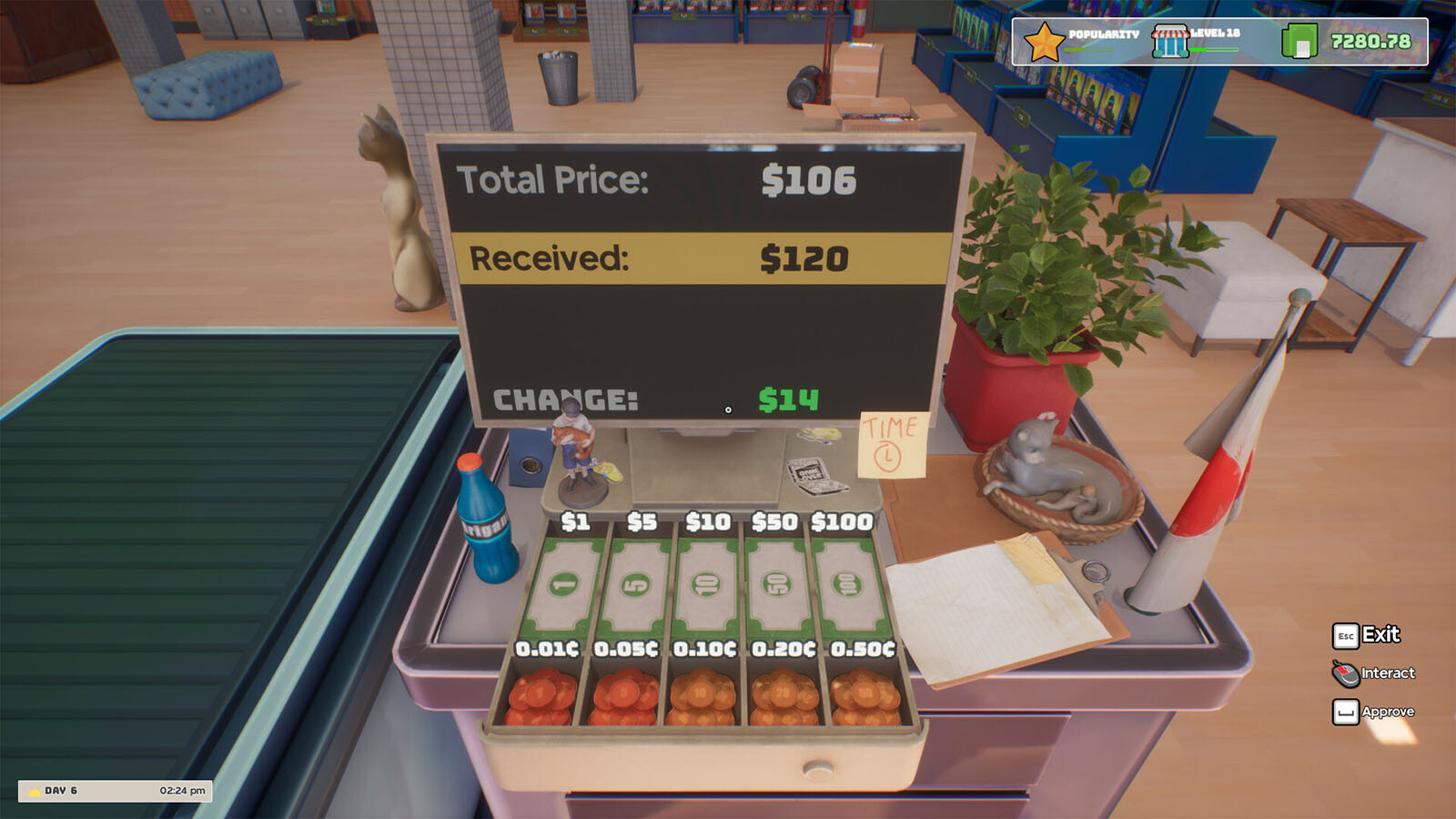Take a $1 bill from the register

coord(562,585)
